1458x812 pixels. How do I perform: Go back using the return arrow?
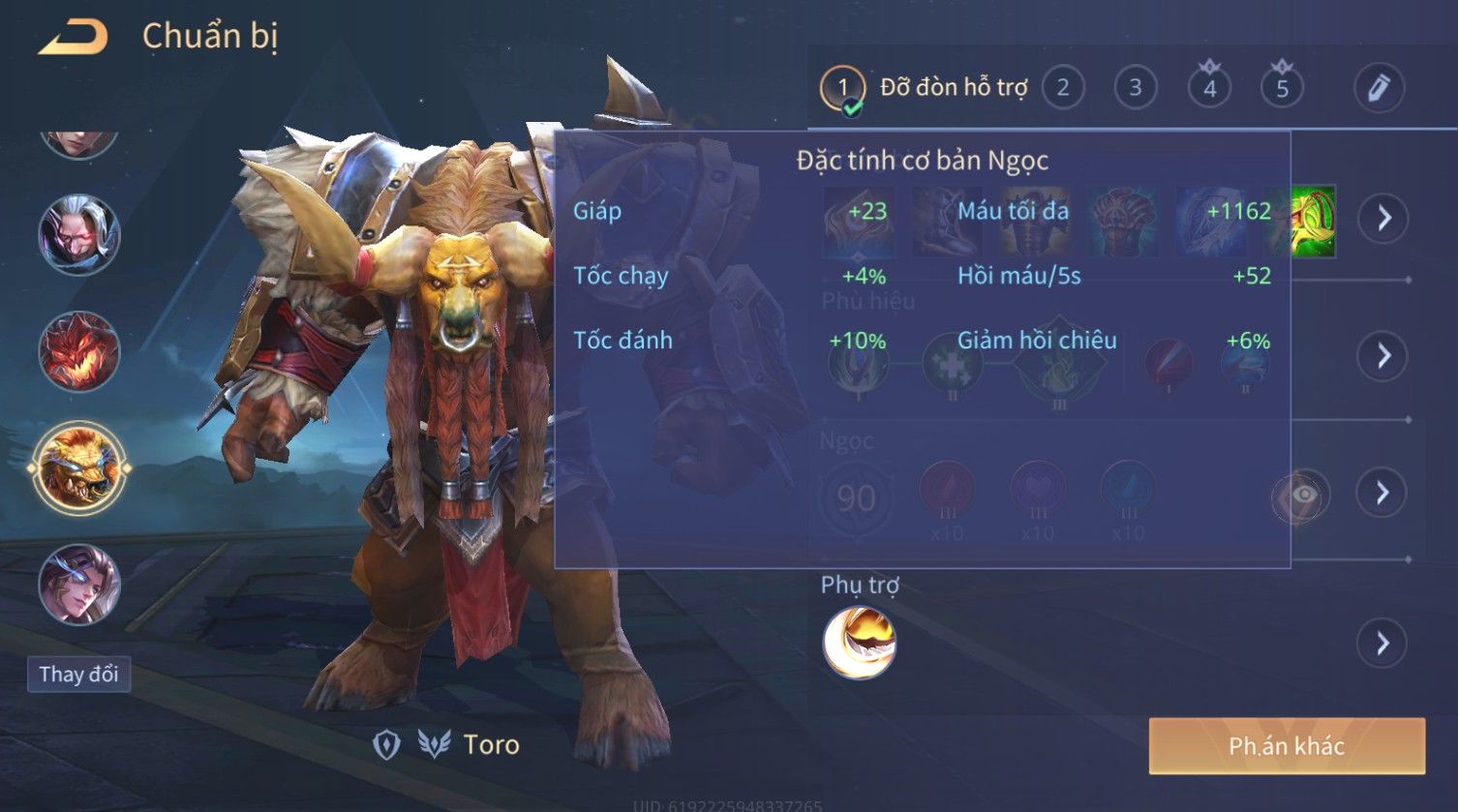[73, 39]
